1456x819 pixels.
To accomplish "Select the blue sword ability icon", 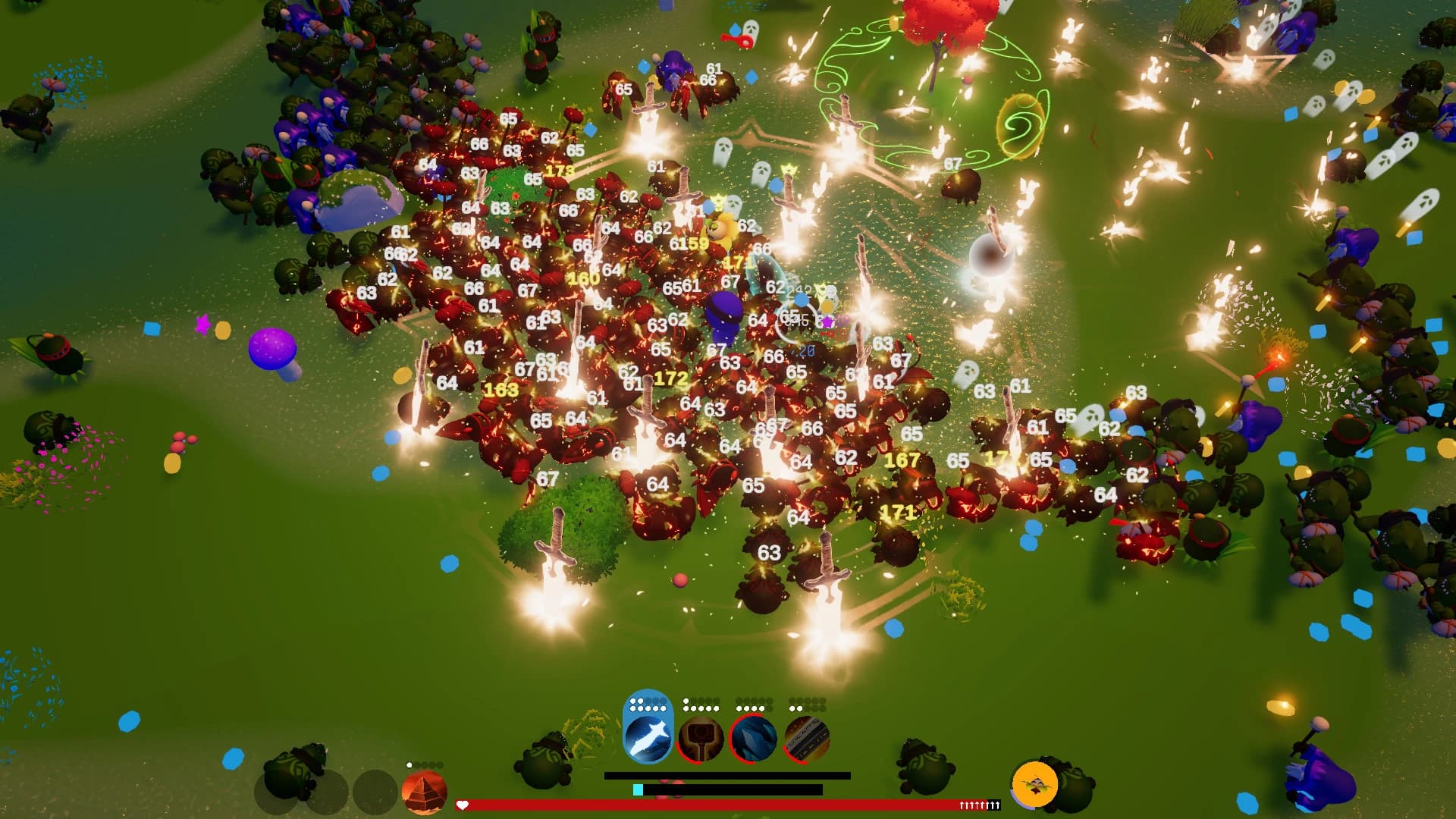I will (x=649, y=738).
